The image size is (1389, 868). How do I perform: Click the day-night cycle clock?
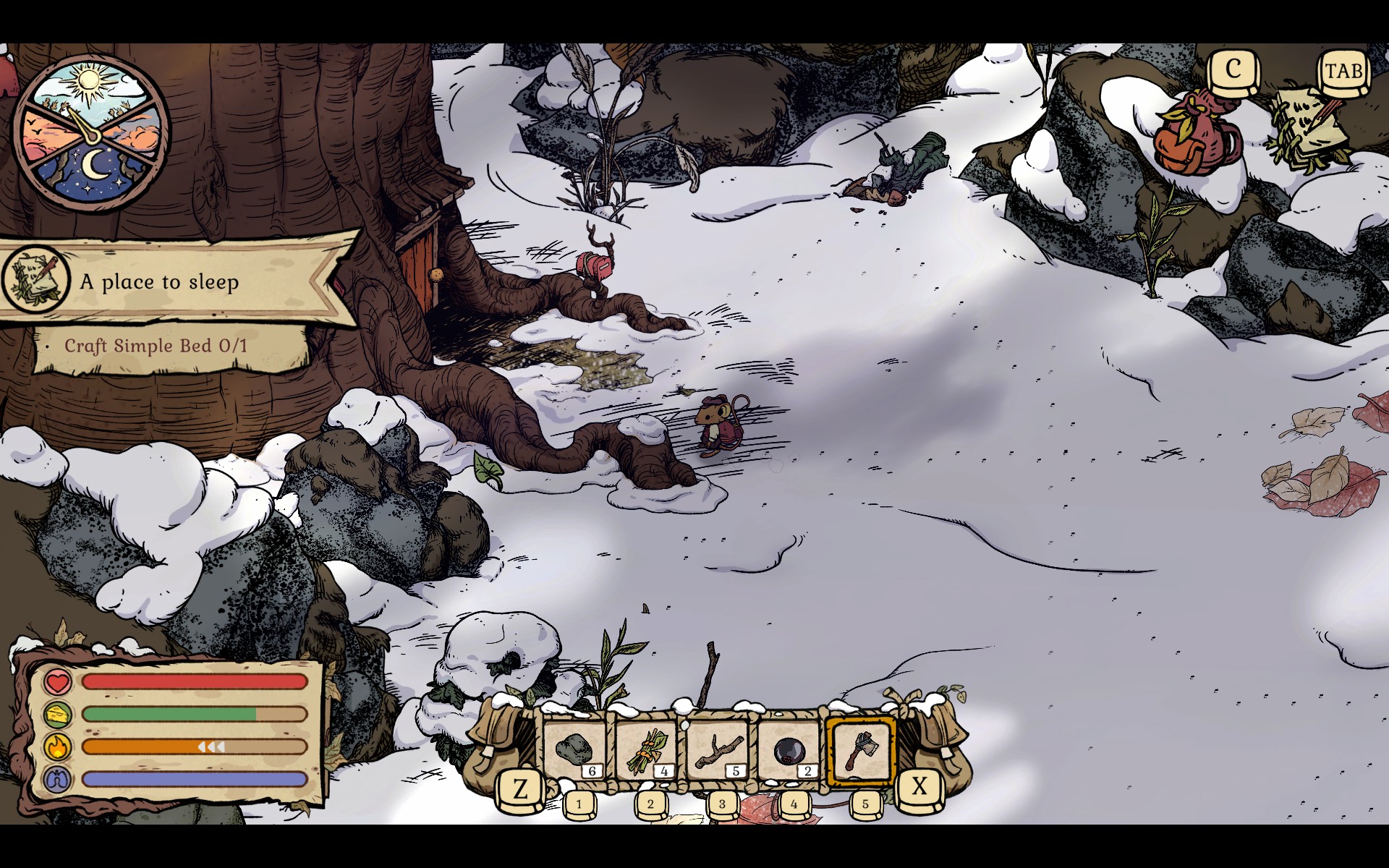tap(92, 132)
